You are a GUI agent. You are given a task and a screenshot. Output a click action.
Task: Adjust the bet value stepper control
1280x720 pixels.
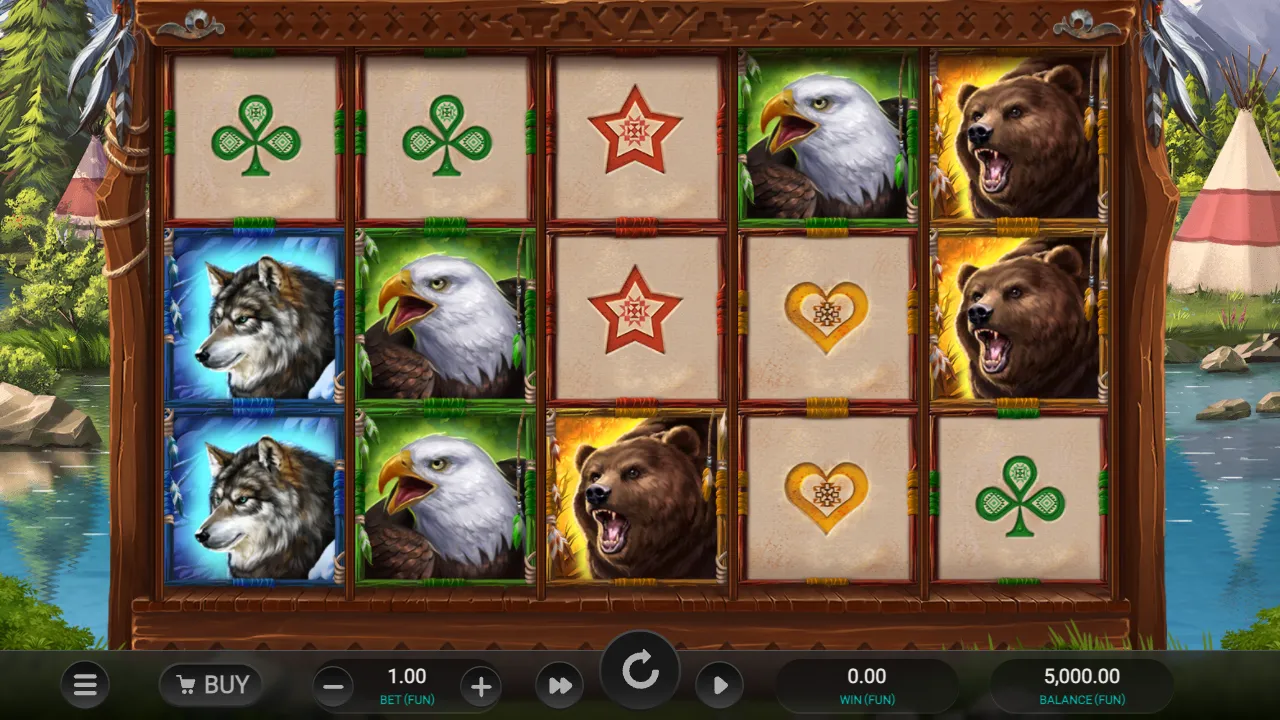tap(407, 685)
